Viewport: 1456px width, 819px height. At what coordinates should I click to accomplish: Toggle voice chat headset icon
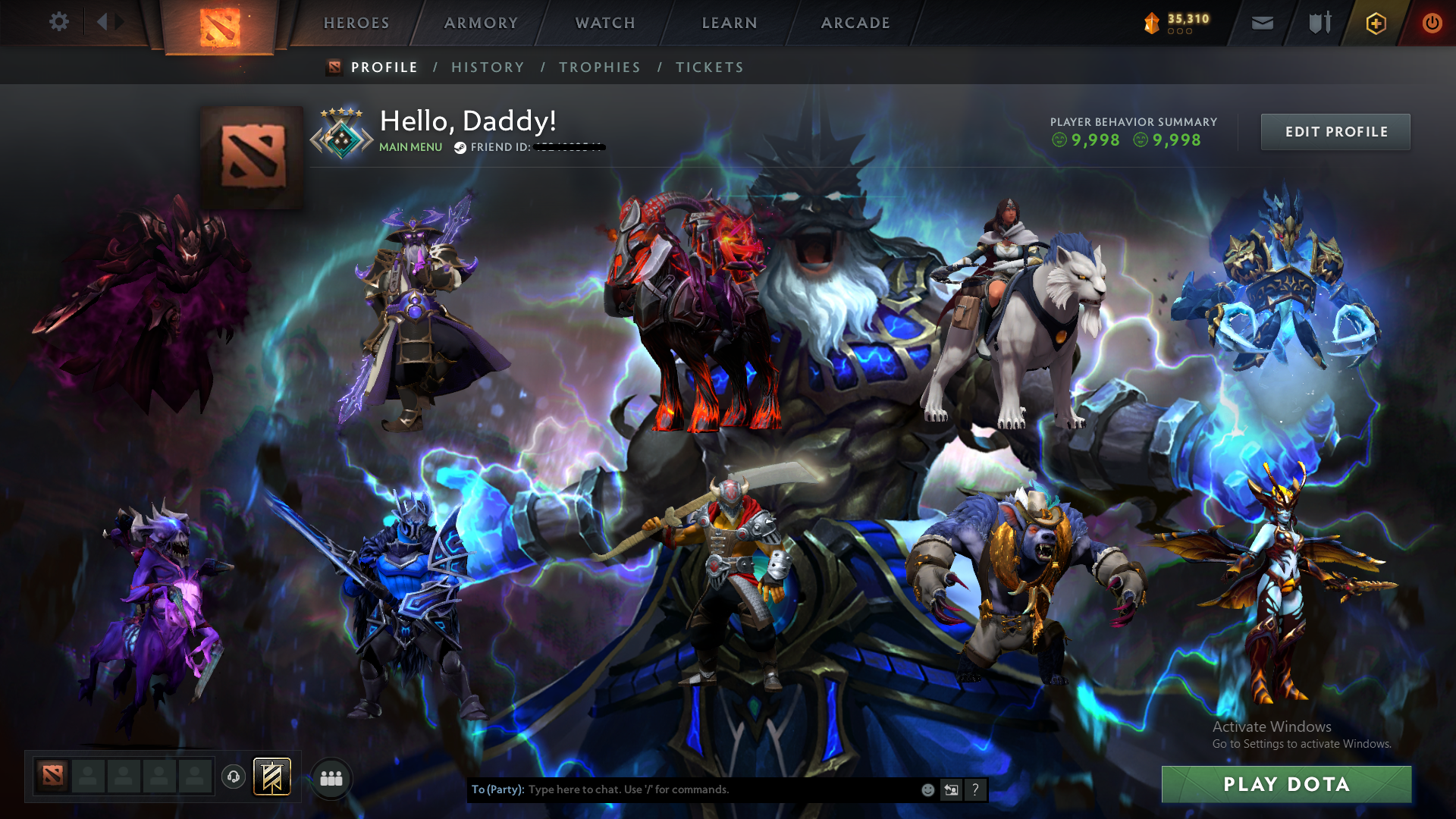pos(233,776)
